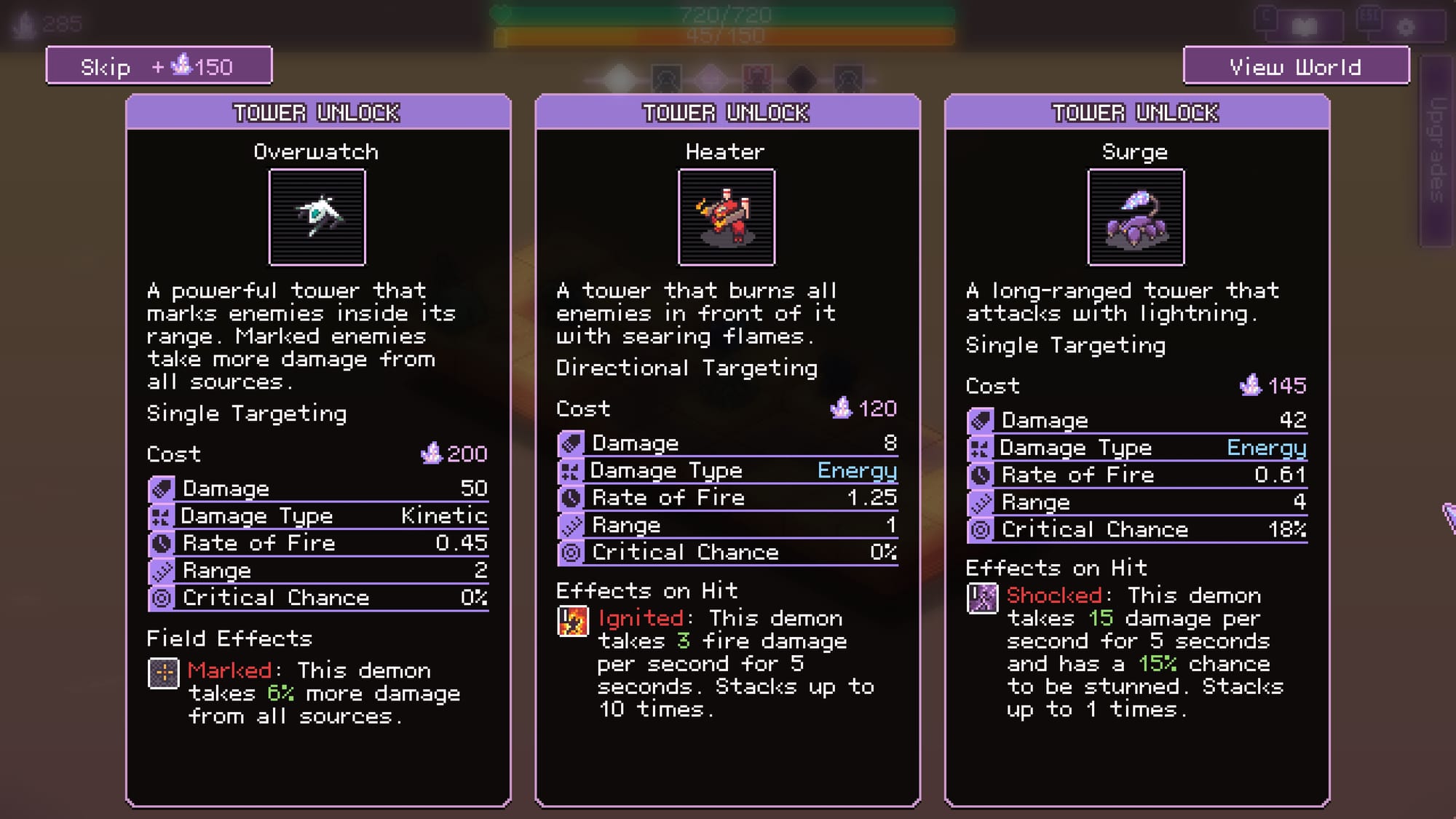Select the Heater tower unlock card
The width and height of the screenshot is (1456, 819).
(x=727, y=450)
